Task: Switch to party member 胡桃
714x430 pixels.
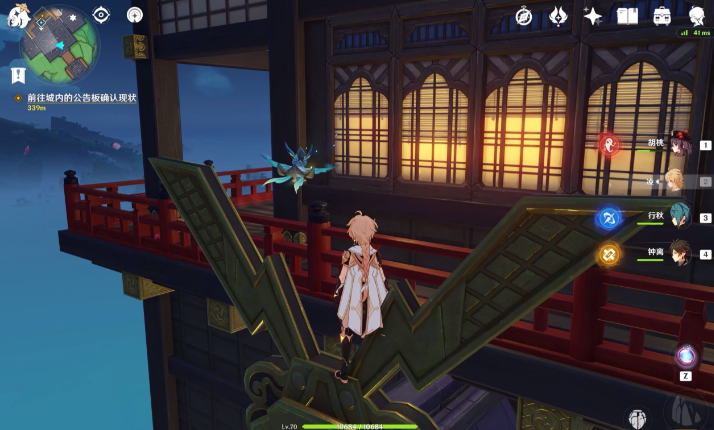Action: click(x=680, y=144)
